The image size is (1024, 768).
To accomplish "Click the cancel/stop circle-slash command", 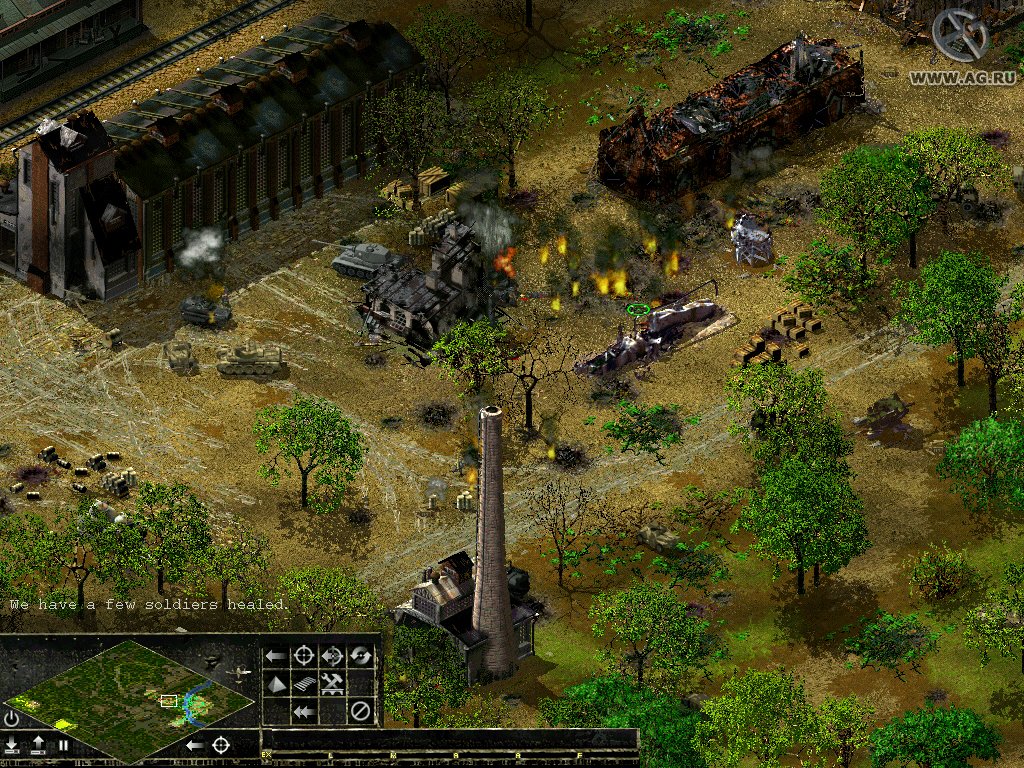I will tap(360, 712).
